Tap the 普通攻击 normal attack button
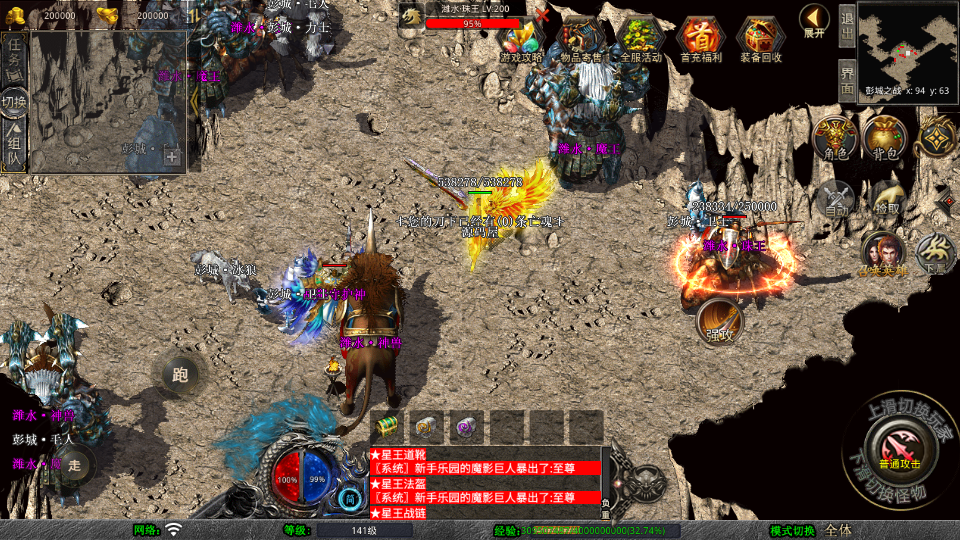960x540 pixels. pos(896,440)
